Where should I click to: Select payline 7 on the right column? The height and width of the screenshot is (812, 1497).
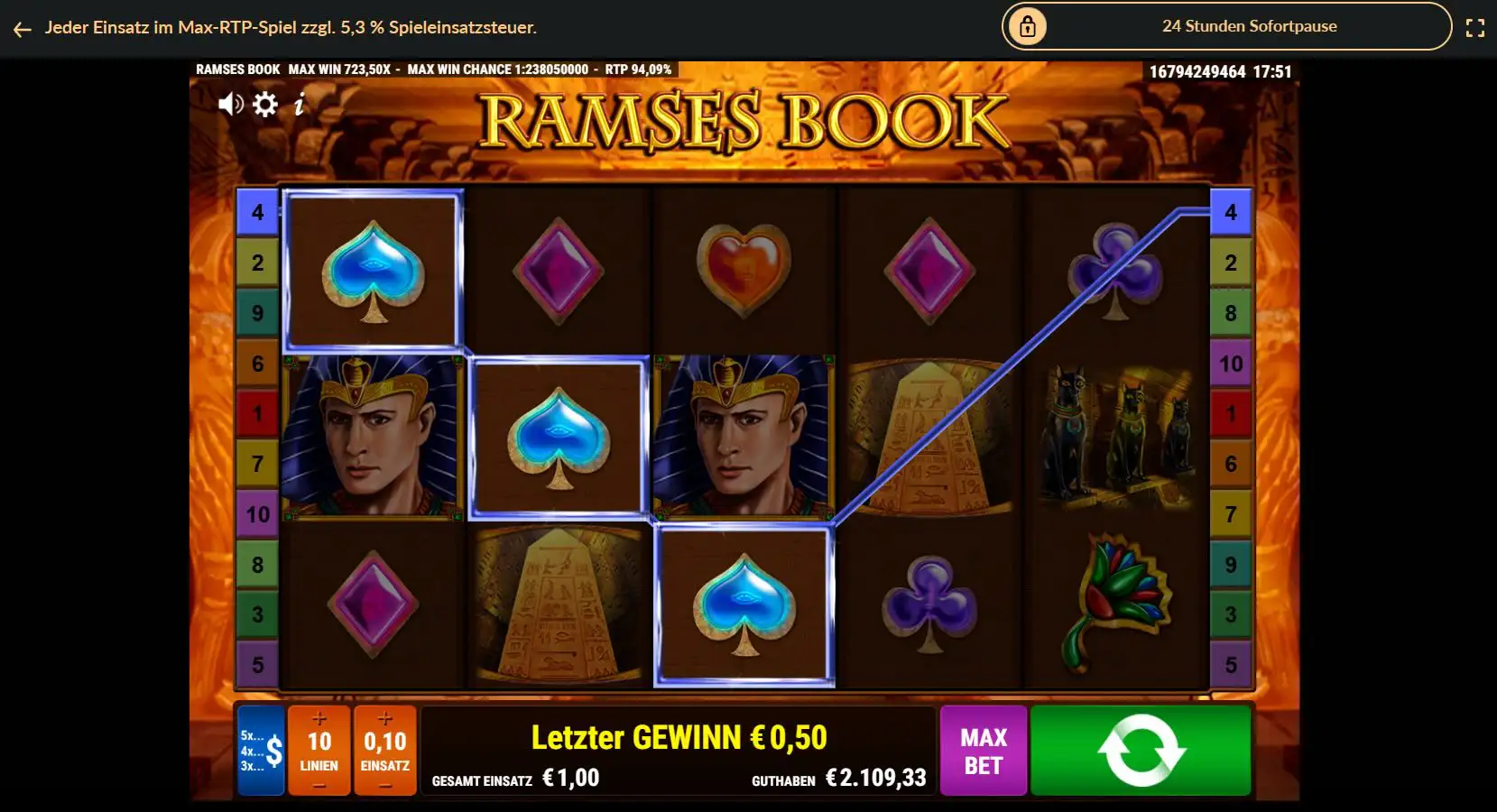coord(1231,514)
